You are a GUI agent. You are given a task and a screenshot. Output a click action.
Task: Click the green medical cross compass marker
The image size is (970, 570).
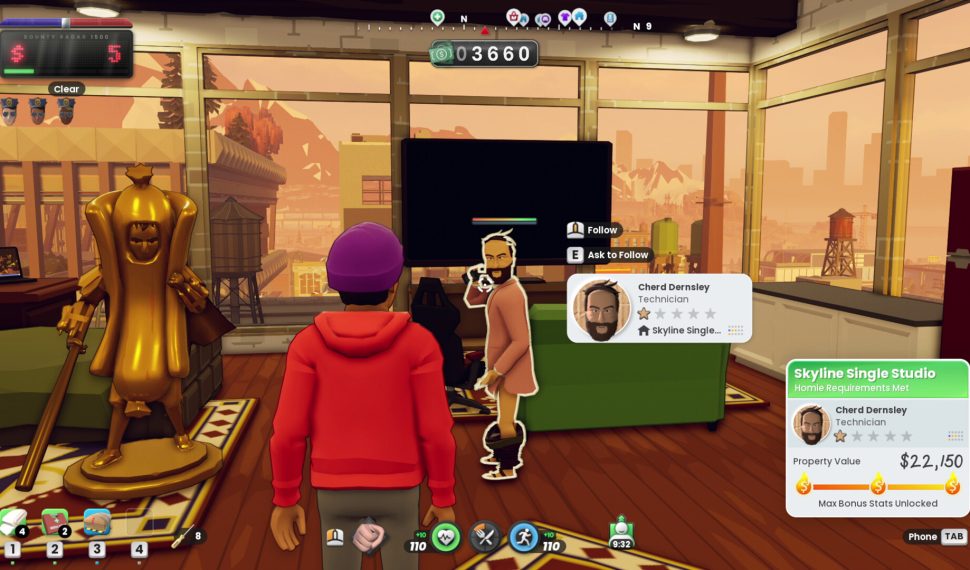pos(437,17)
